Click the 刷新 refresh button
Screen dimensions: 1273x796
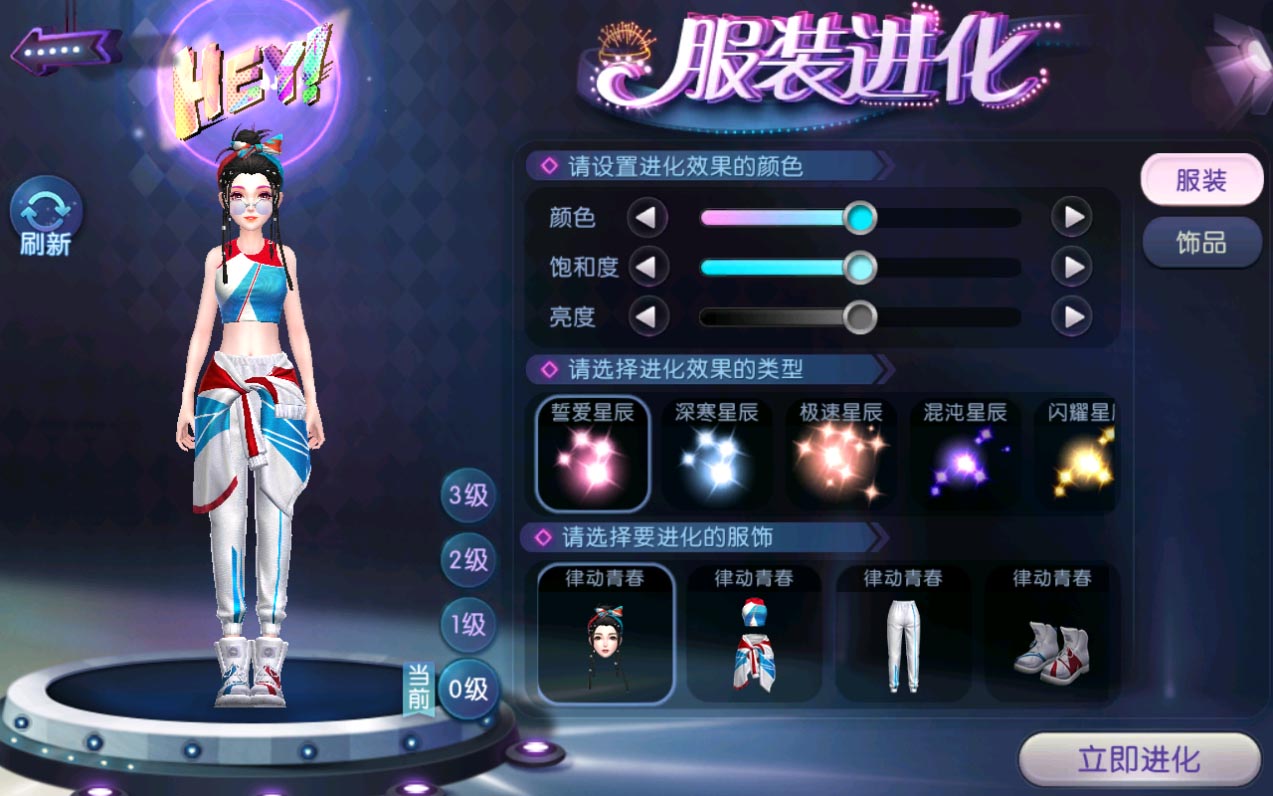click(x=46, y=216)
